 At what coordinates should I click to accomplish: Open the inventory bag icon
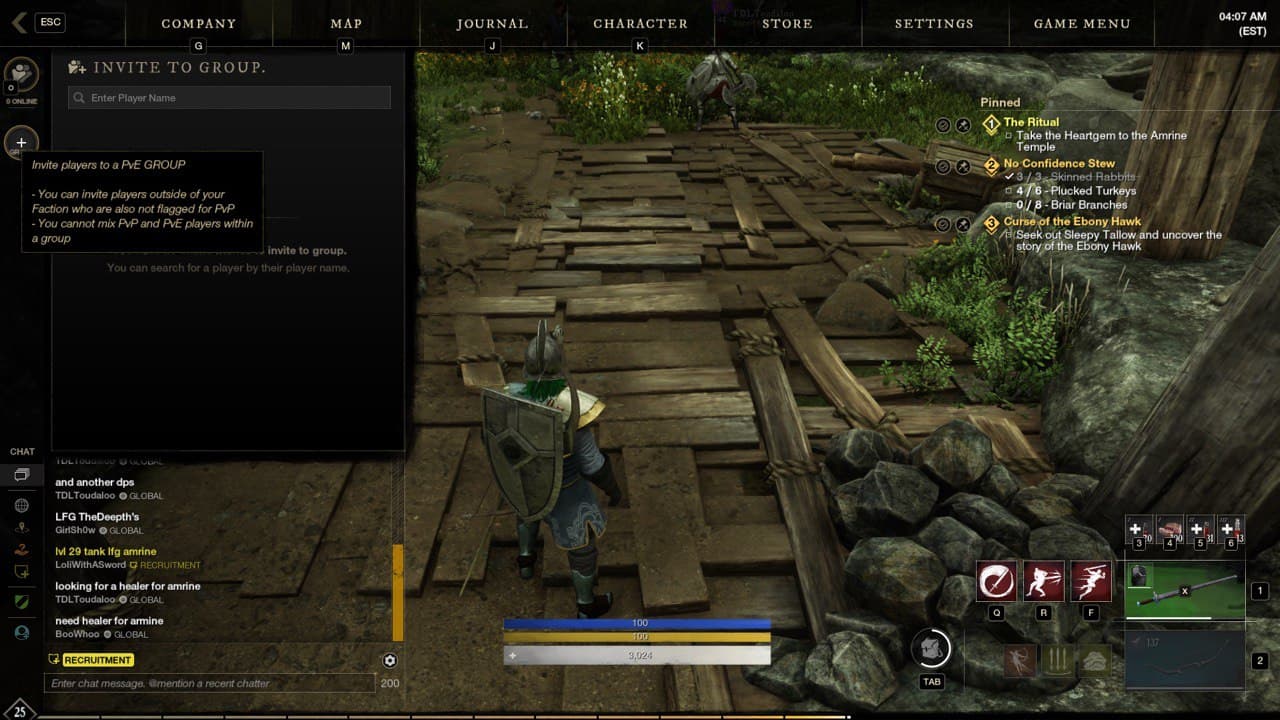[x=931, y=648]
